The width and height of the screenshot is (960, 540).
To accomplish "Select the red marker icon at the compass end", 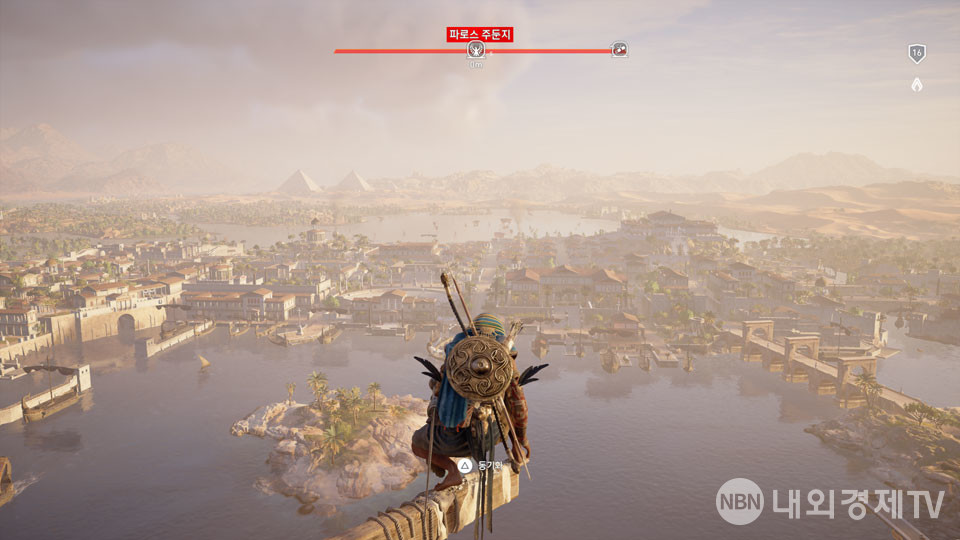I will (x=619, y=50).
